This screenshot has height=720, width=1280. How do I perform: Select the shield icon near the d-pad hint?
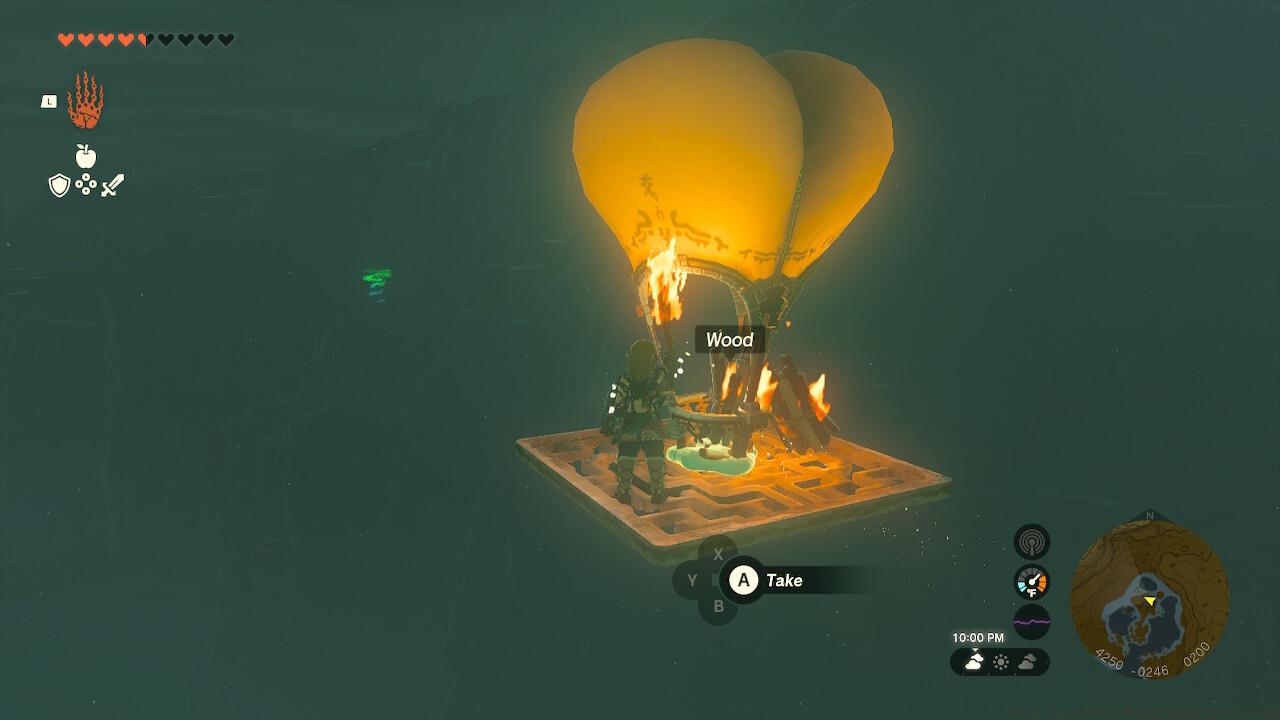(x=59, y=184)
